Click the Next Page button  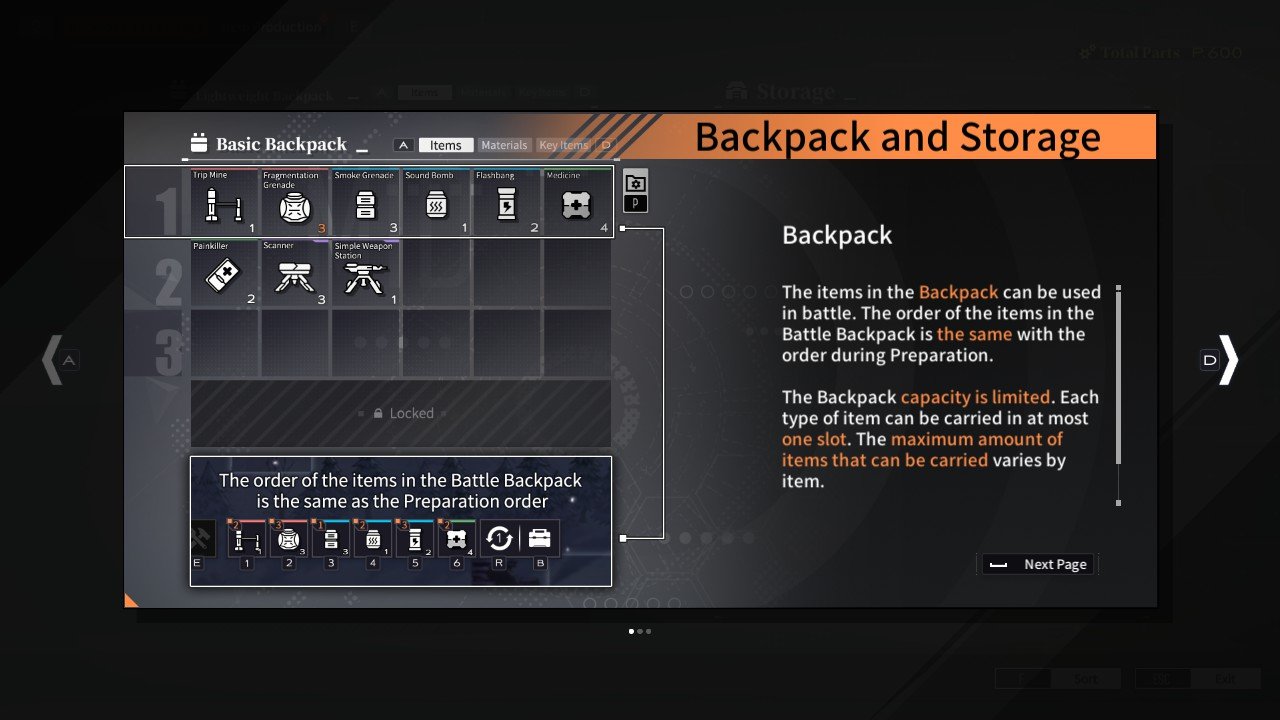point(1037,563)
